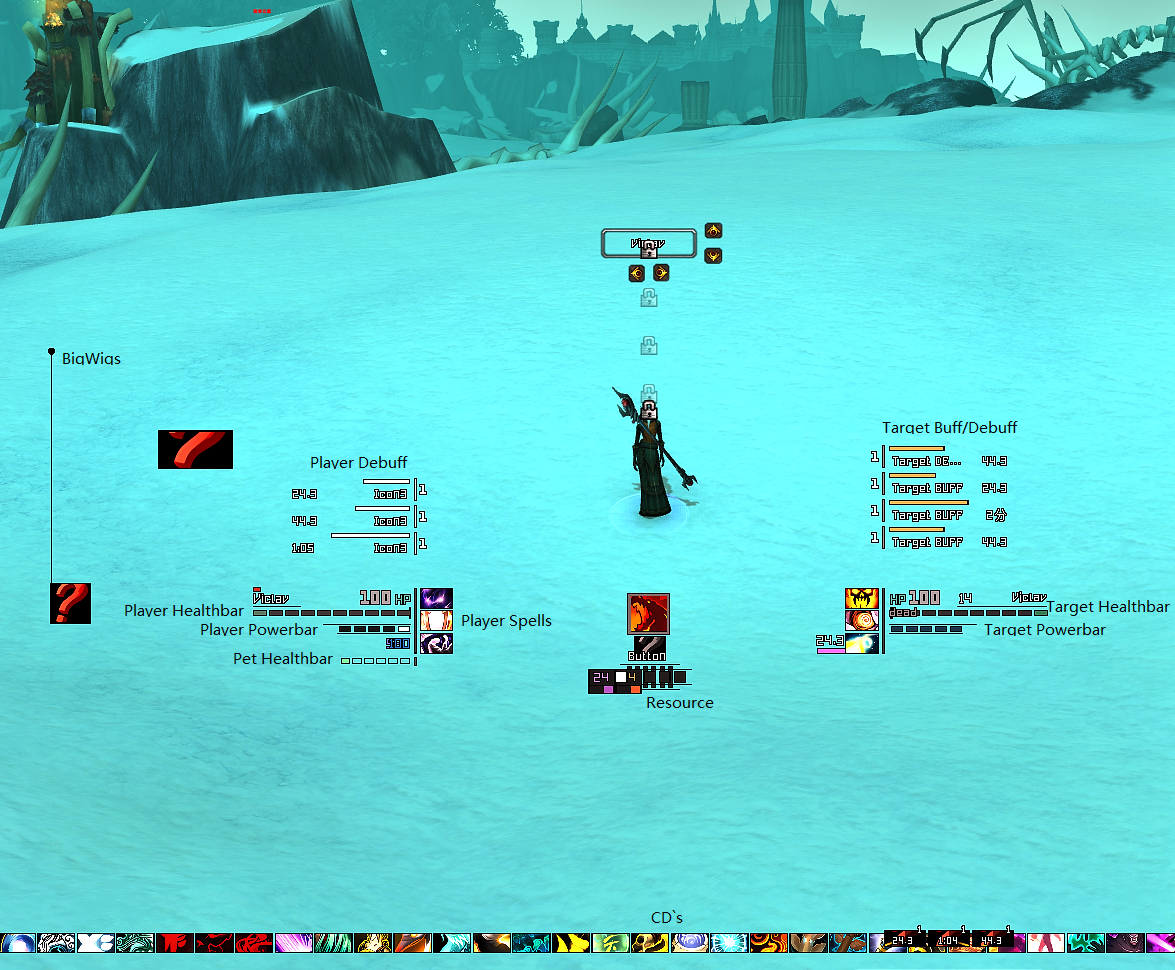Click the swirling vortex player spell icon
The height and width of the screenshot is (970, 1175).
(436, 642)
